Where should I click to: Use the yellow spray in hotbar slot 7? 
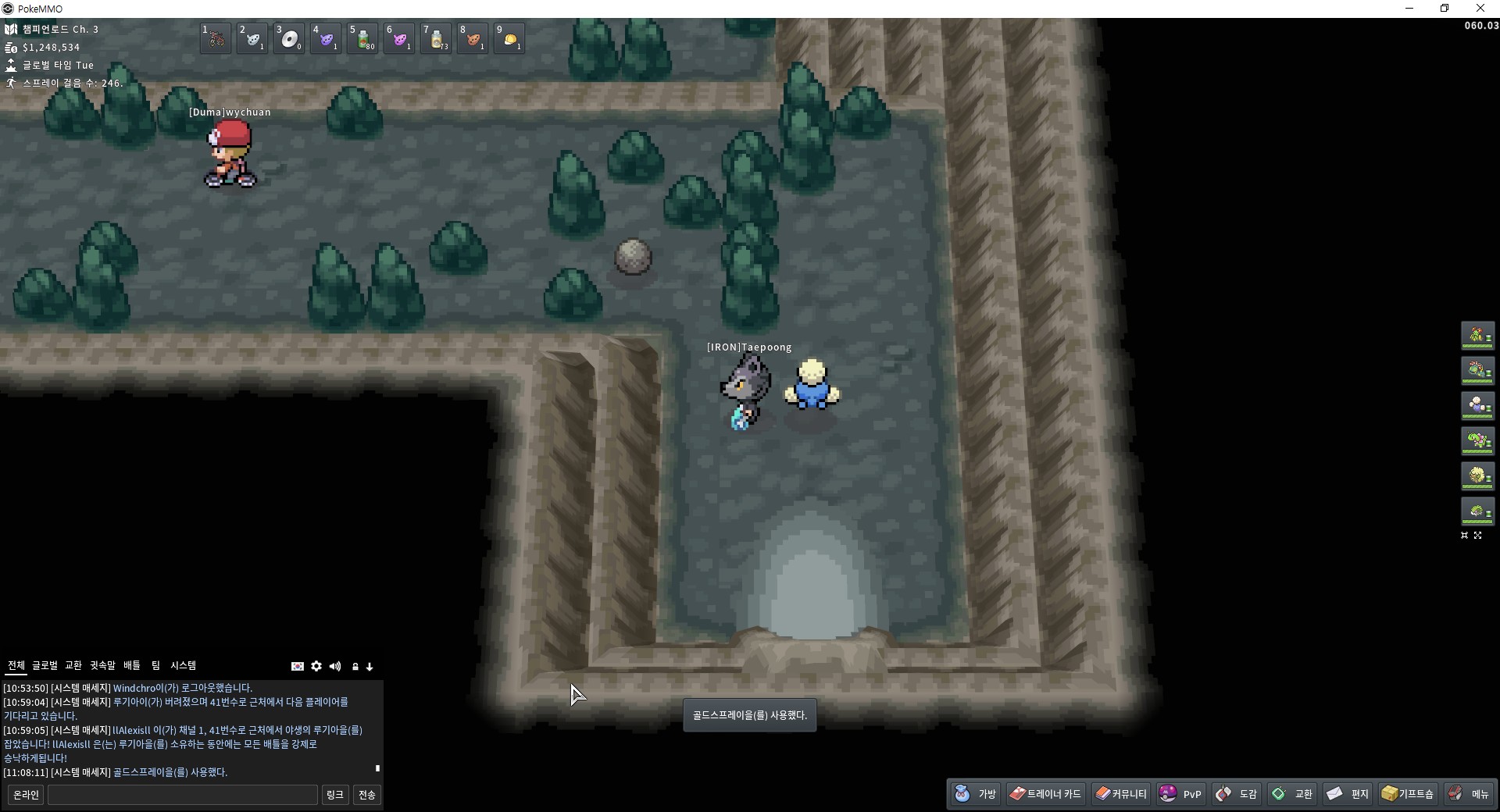(436, 38)
